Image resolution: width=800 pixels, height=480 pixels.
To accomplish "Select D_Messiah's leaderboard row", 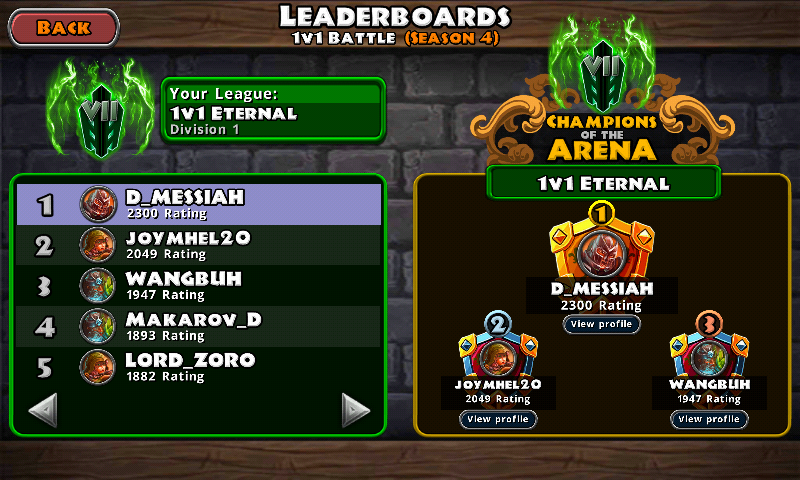I will (x=198, y=204).
